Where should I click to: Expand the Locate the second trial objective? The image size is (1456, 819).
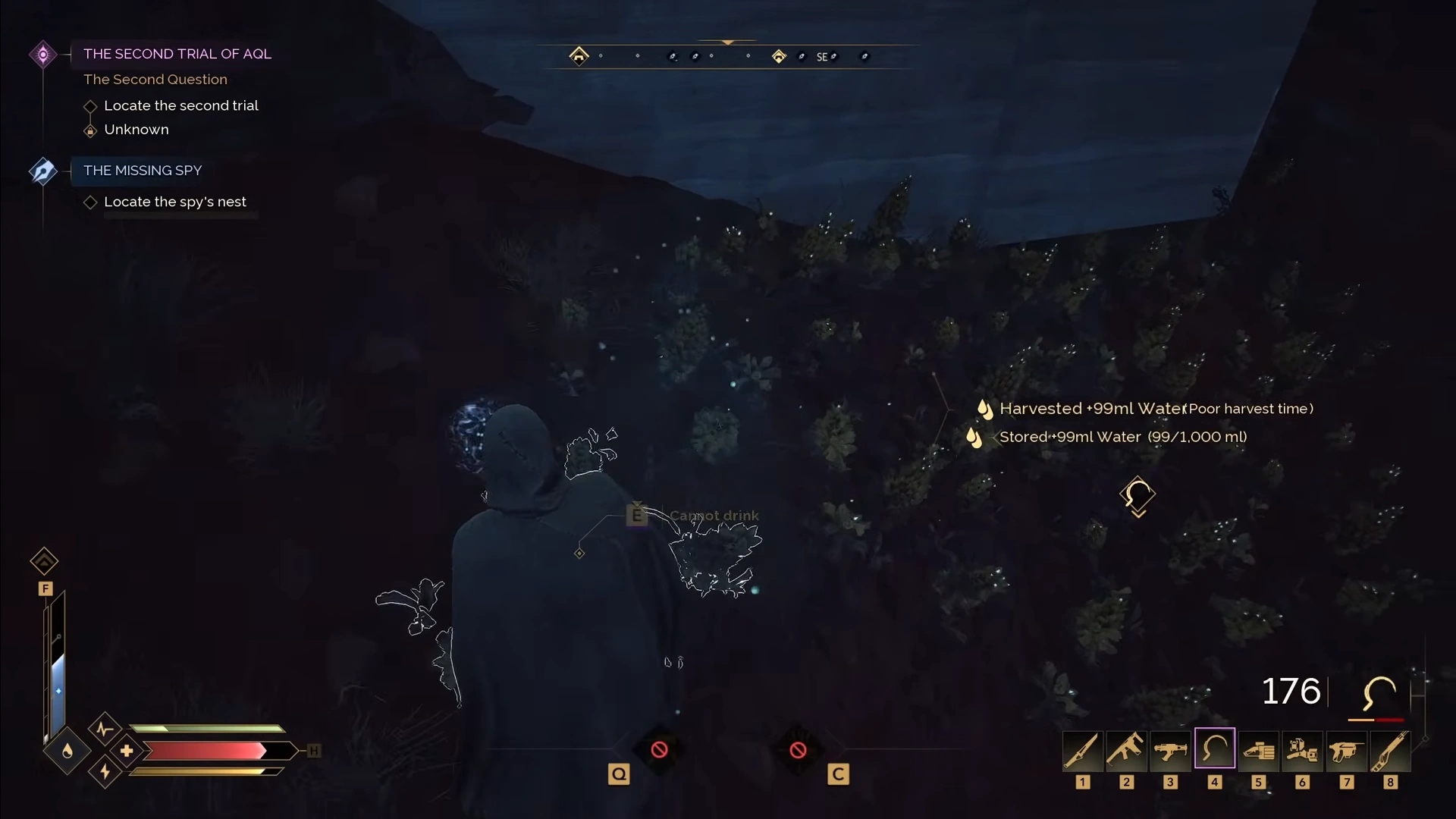point(89,106)
